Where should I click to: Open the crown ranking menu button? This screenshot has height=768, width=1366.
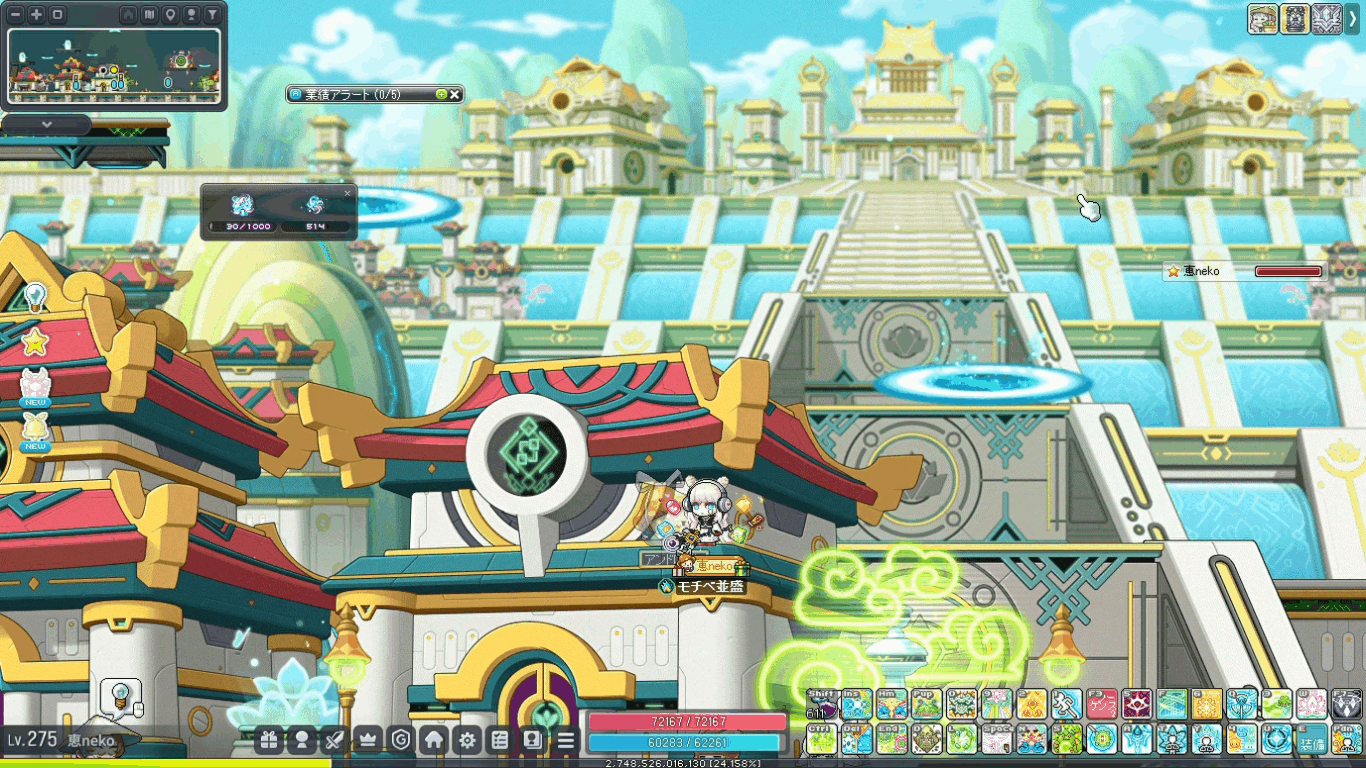(367, 740)
